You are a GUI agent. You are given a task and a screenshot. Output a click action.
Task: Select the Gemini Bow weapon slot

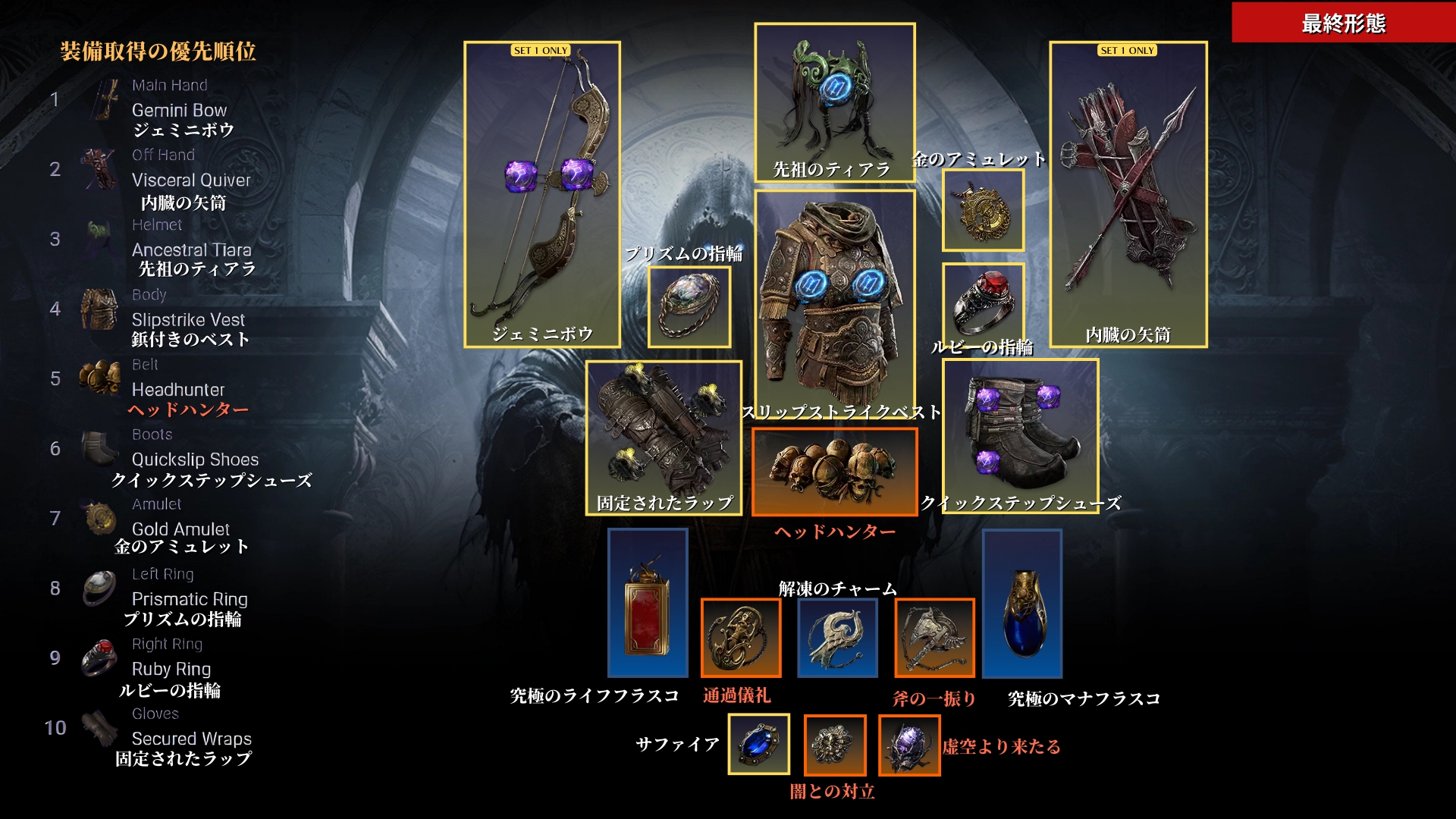pos(541,194)
